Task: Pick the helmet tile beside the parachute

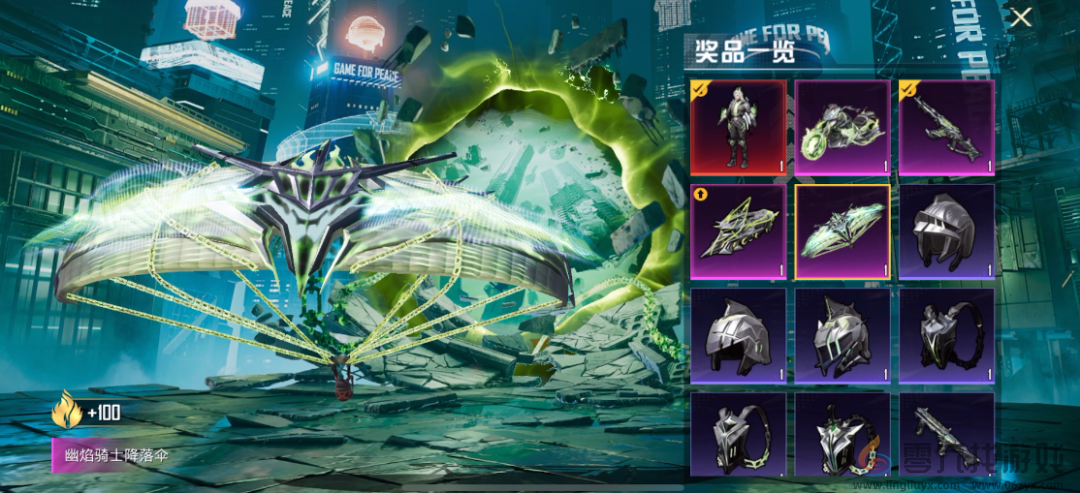Action: click(x=946, y=231)
